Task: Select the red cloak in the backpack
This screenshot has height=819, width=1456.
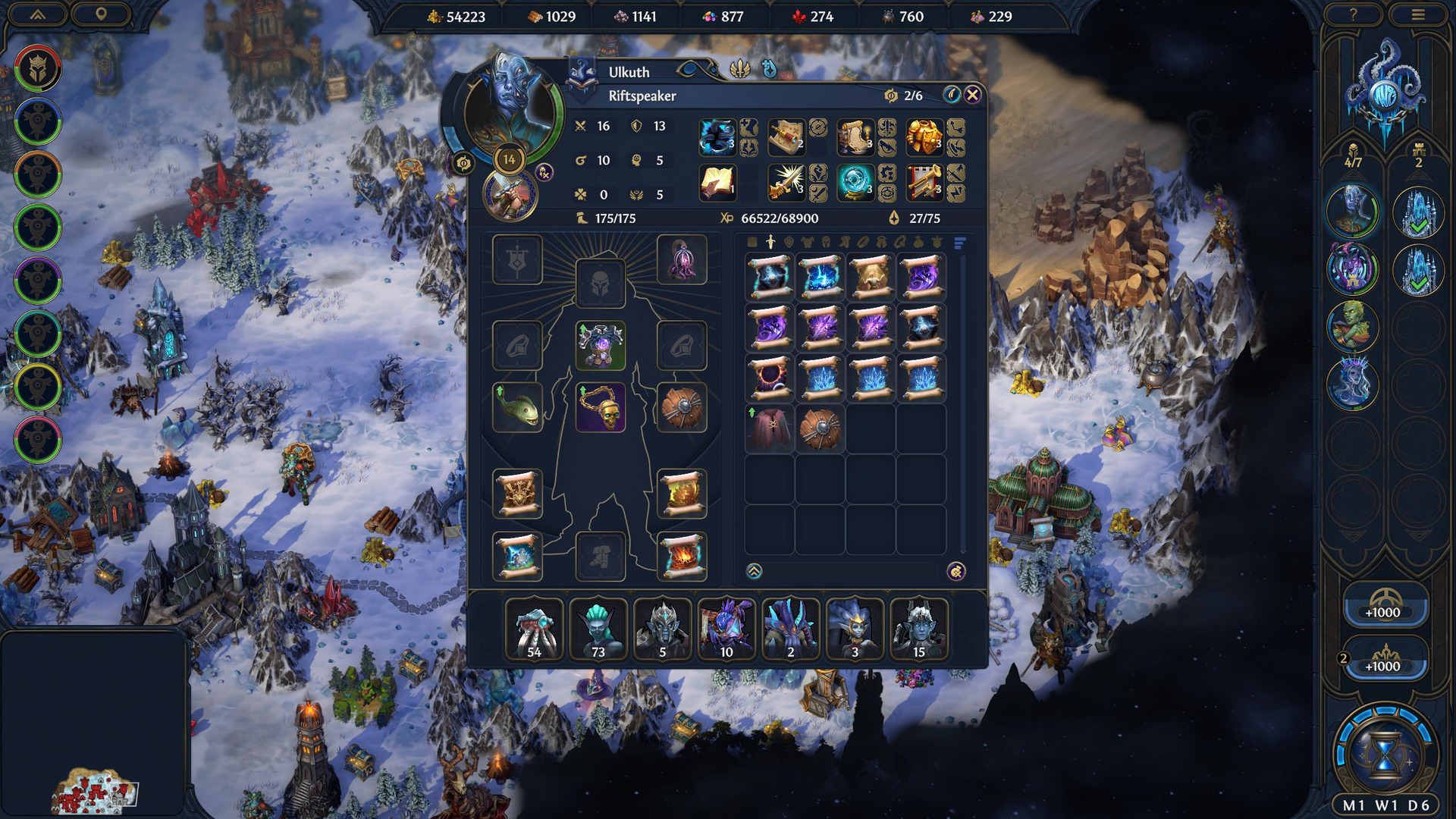Action: pos(770,429)
